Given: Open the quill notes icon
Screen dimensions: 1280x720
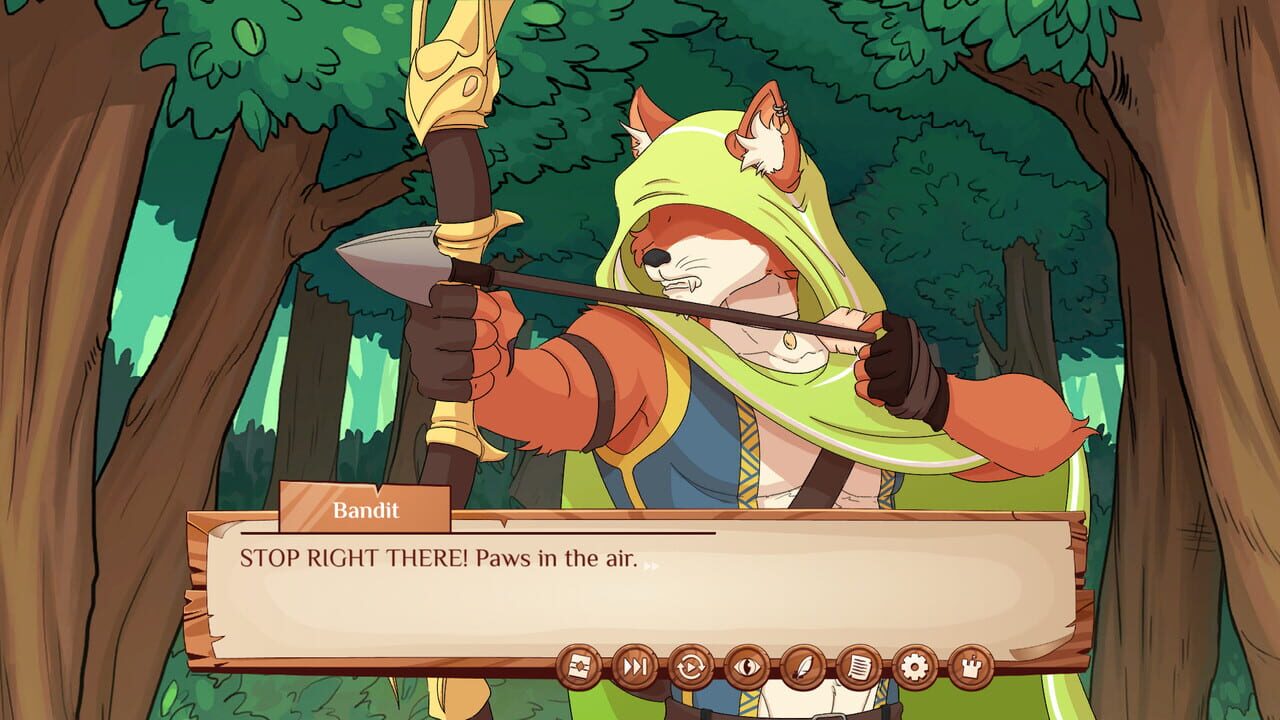Looking at the screenshot, I should tap(803, 666).
